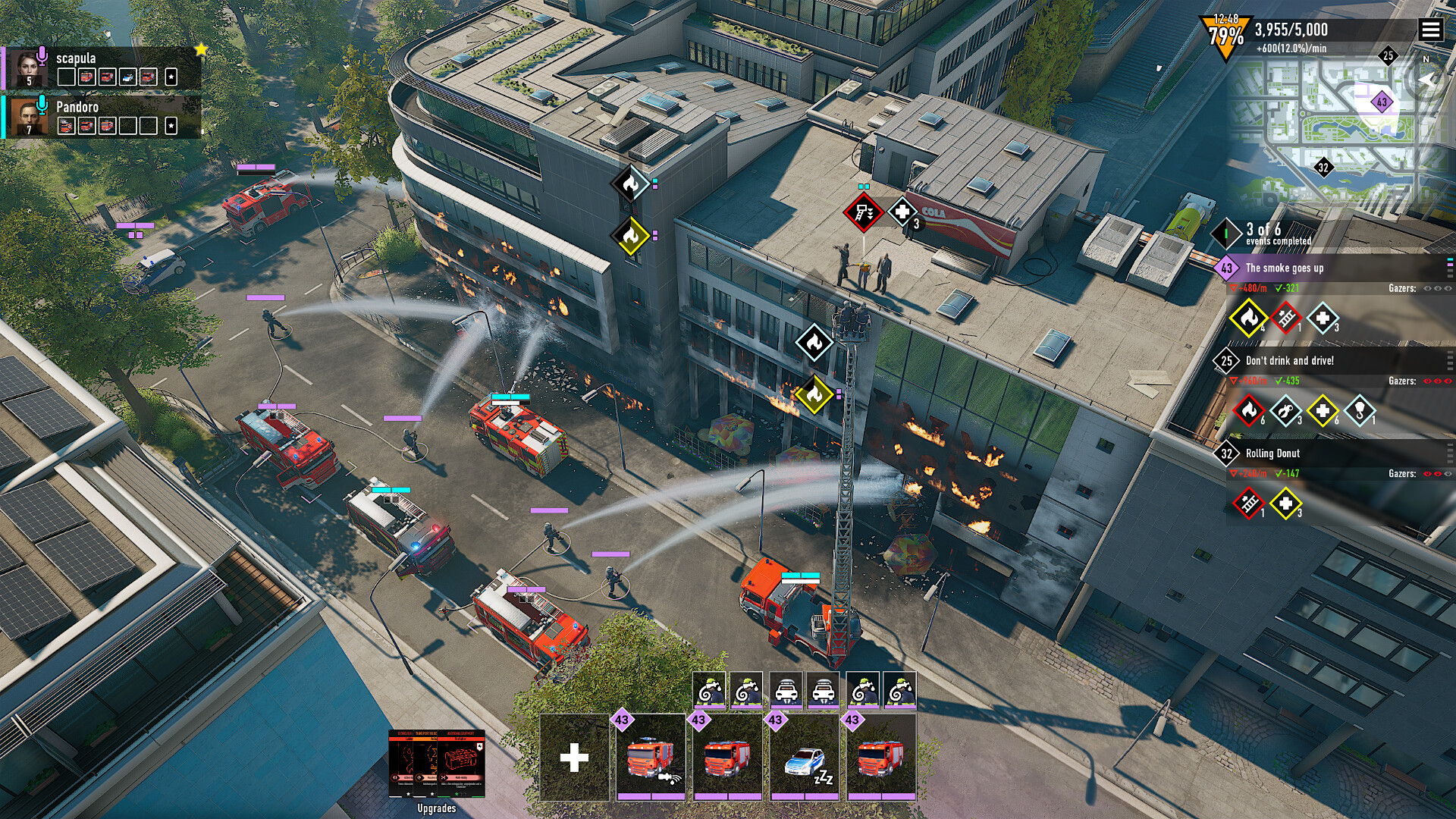Viewport: 1456px width, 819px height.
Task: Open the Upgrades cards
Action: coord(436,764)
